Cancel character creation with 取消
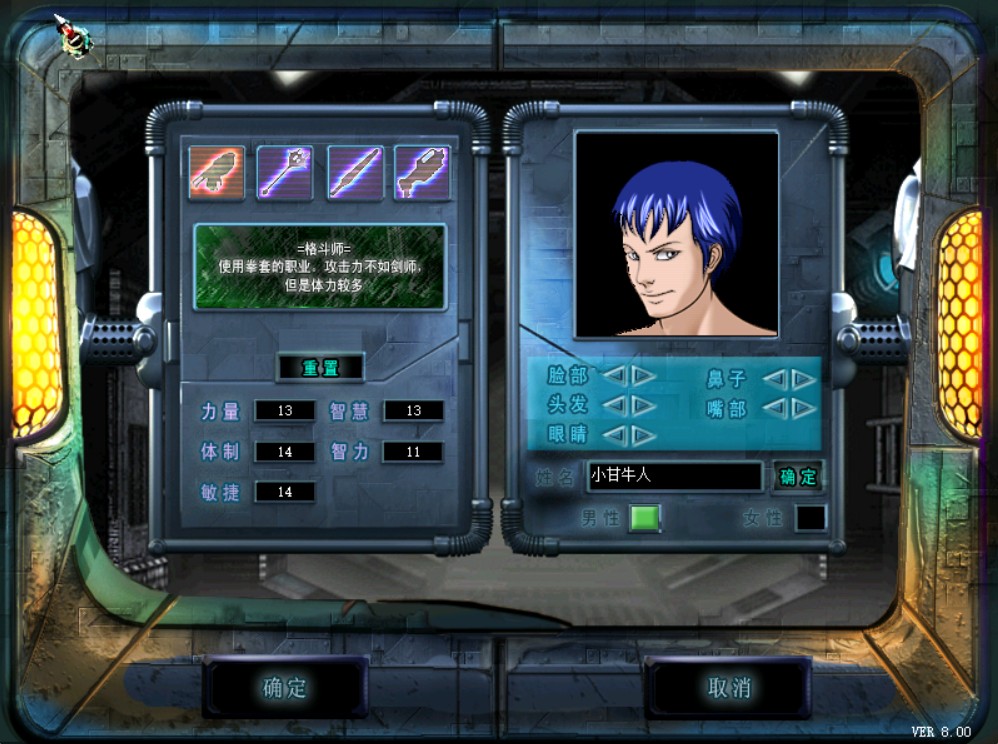This screenshot has width=998, height=744. pos(728,688)
